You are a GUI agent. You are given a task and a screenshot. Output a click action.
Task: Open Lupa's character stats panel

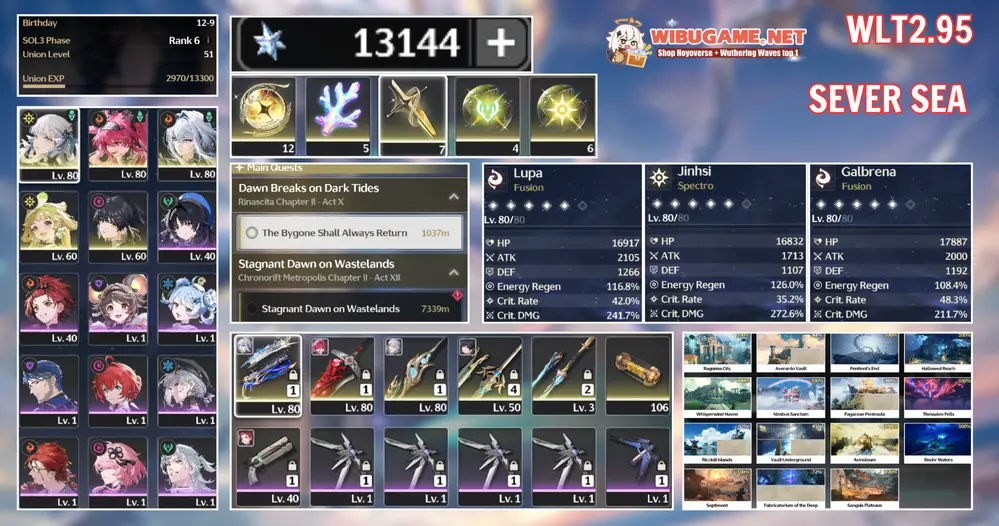tap(561, 242)
